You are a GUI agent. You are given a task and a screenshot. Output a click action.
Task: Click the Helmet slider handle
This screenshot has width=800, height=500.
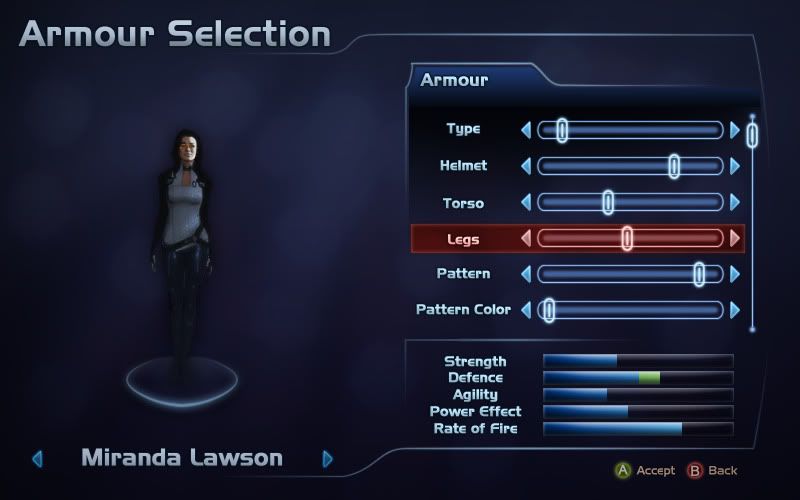point(674,166)
